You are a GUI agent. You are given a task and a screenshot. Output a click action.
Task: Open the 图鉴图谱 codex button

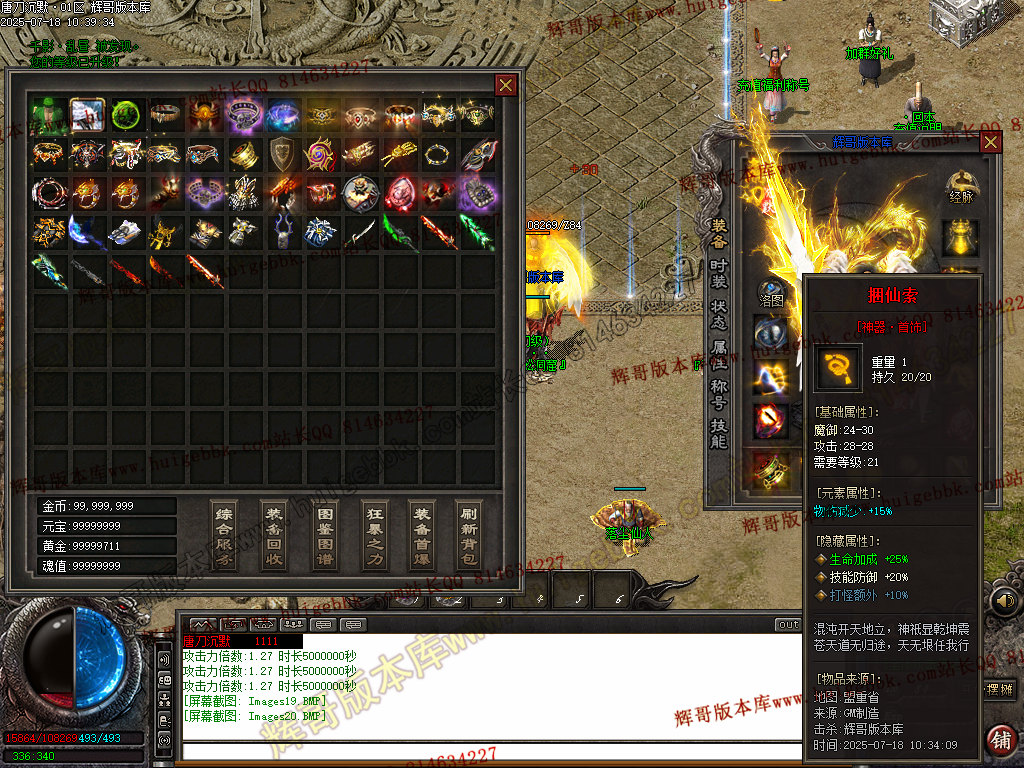(x=324, y=536)
